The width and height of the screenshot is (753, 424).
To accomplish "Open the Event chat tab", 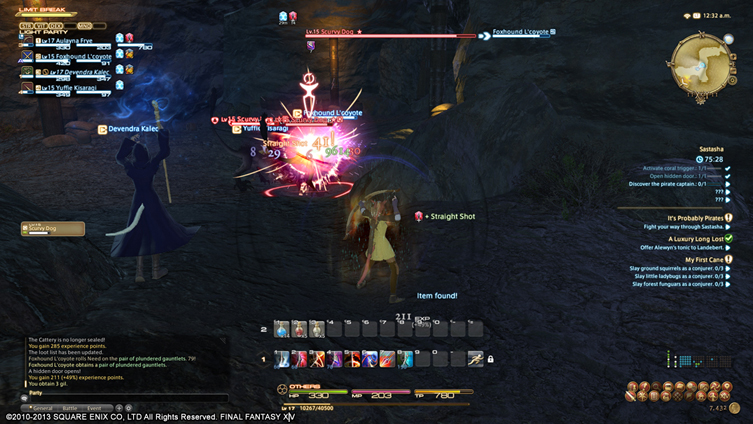I will [93, 408].
